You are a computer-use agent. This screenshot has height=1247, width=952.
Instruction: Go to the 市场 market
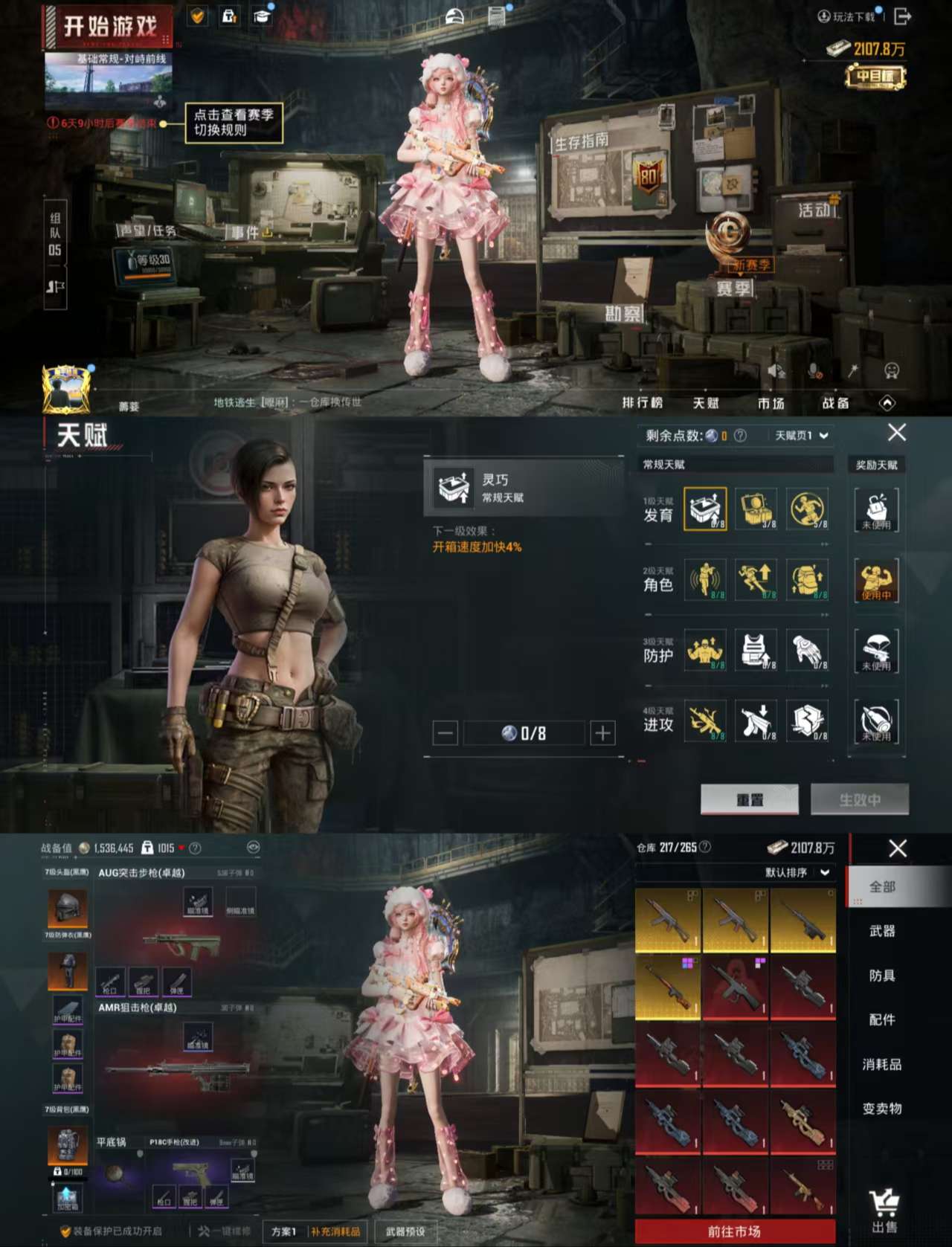(771, 403)
